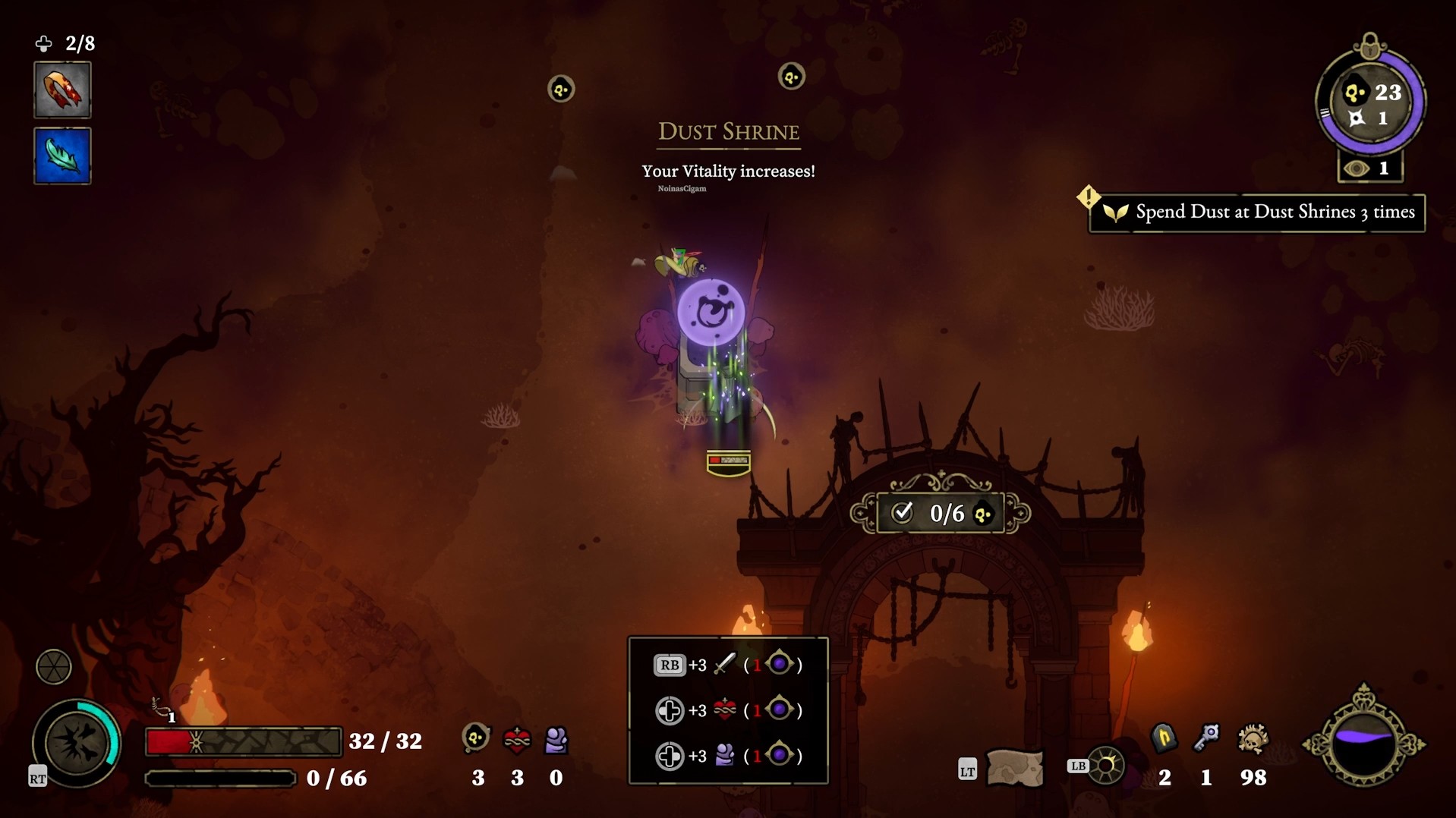Click the gold skull currency icon
This screenshot has height=818, width=1456.
[x=1253, y=739]
